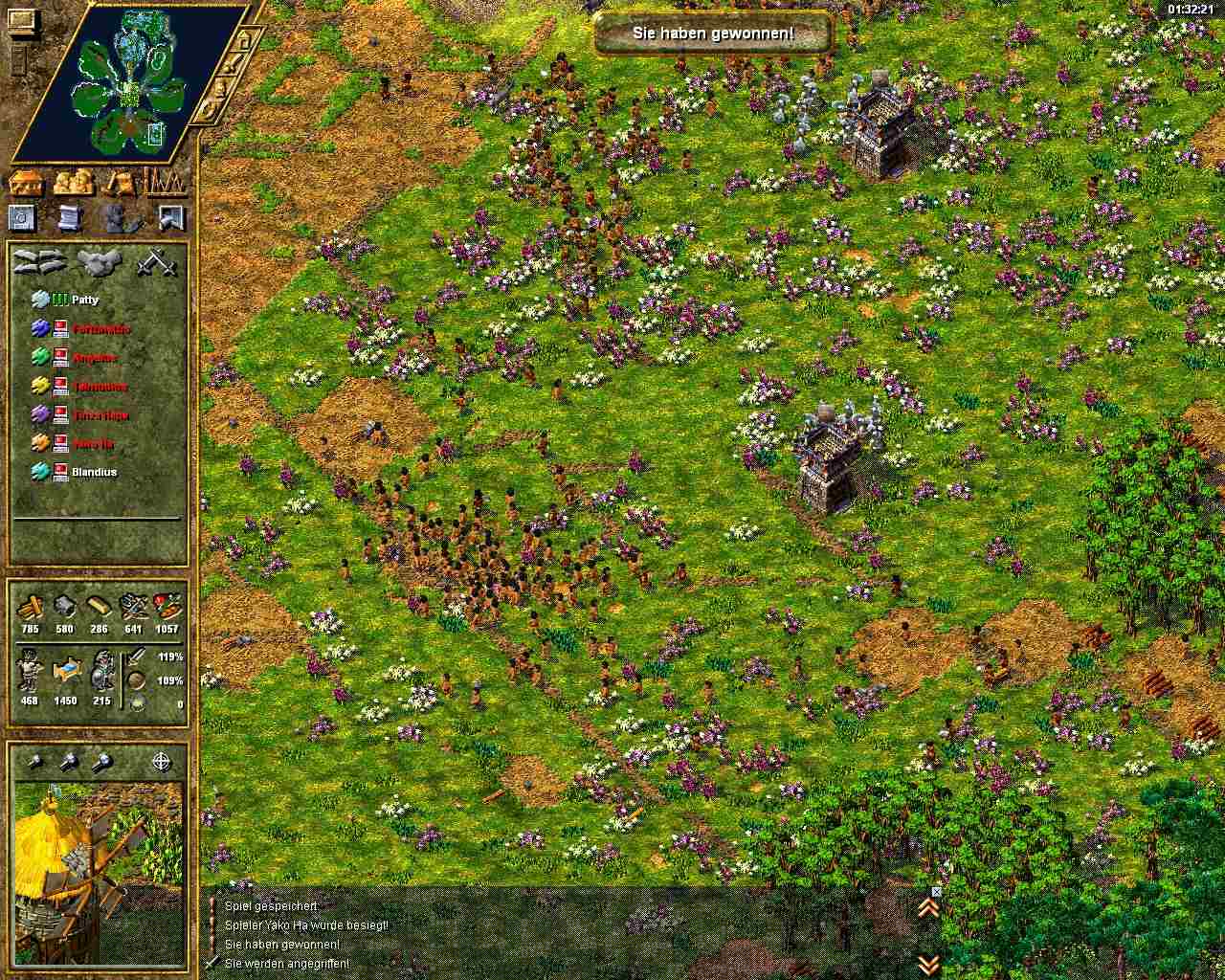Click the save game disk icon

(23, 218)
